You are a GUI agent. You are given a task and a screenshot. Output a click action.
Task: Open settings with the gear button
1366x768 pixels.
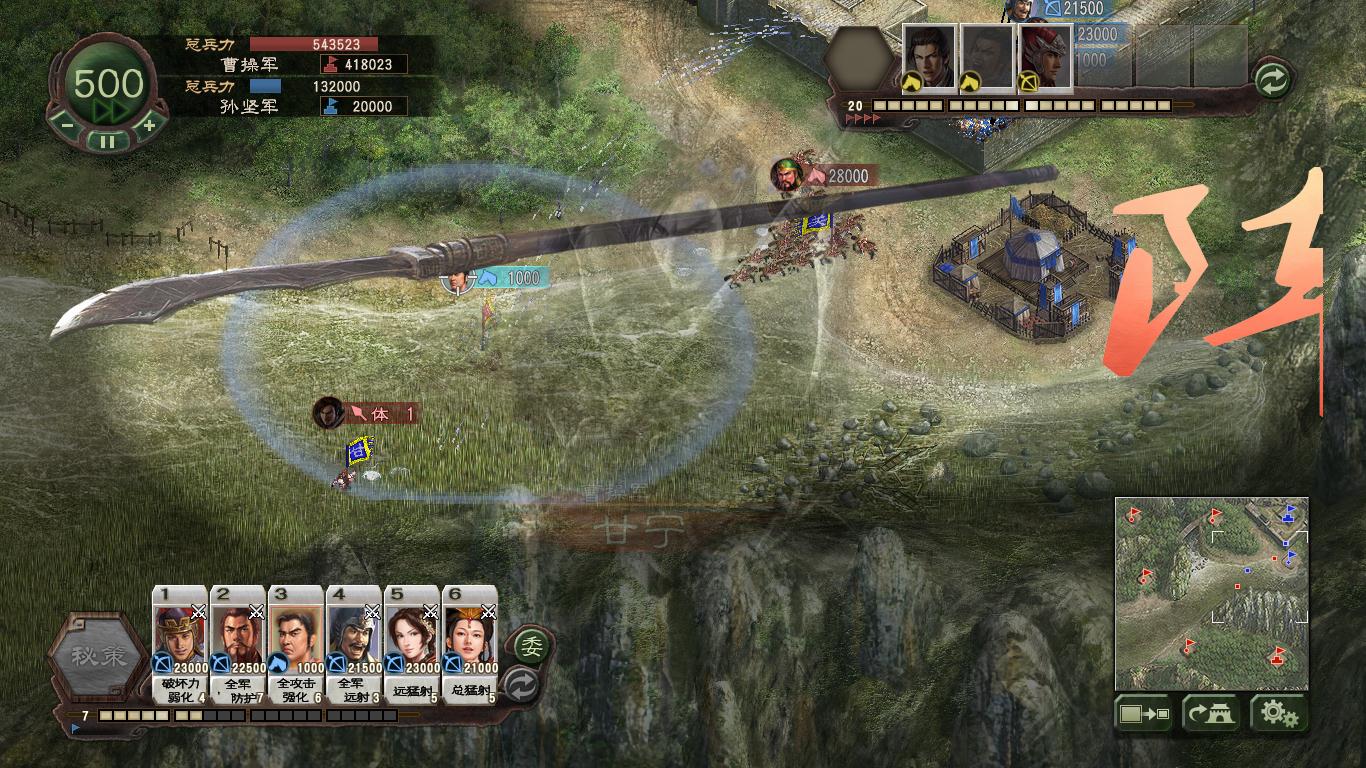(1278, 714)
